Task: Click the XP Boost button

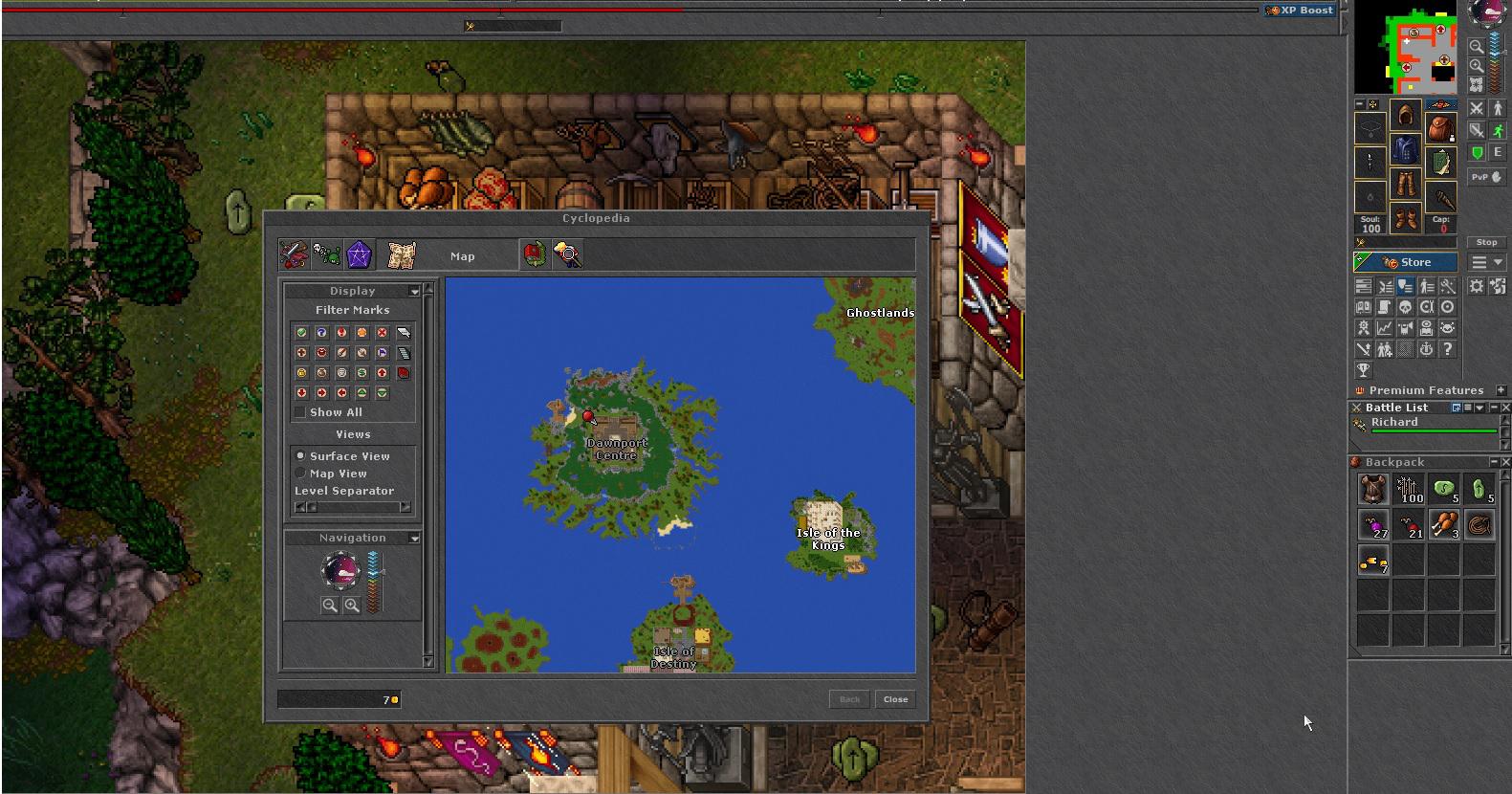Action: pyautogui.click(x=1299, y=11)
